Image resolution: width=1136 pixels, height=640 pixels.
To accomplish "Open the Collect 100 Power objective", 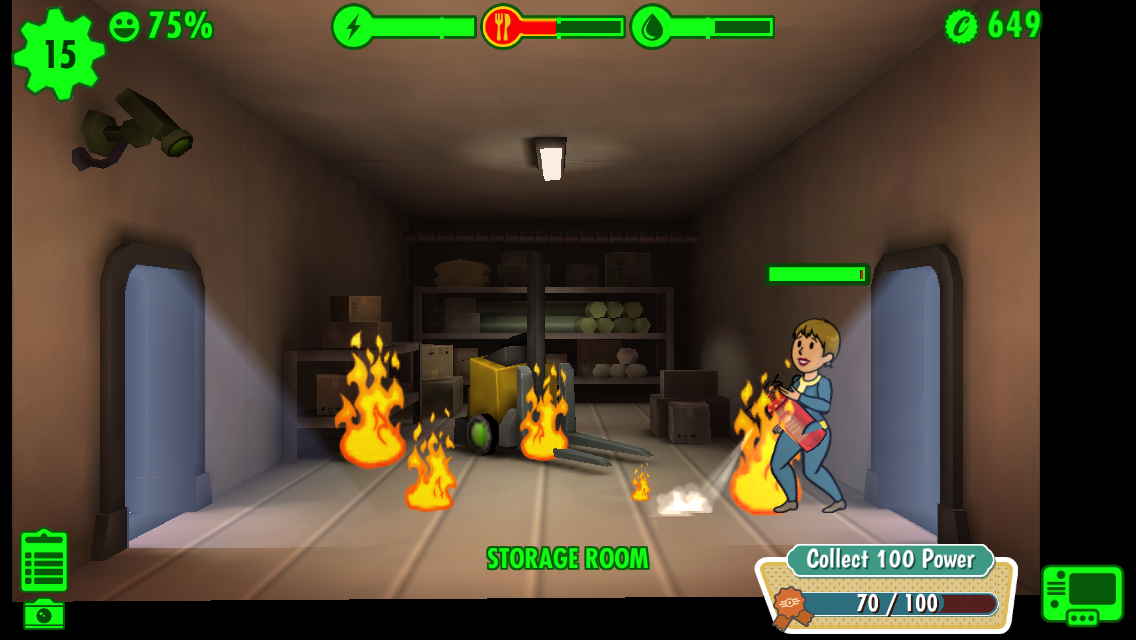I will click(x=887, y=592).
